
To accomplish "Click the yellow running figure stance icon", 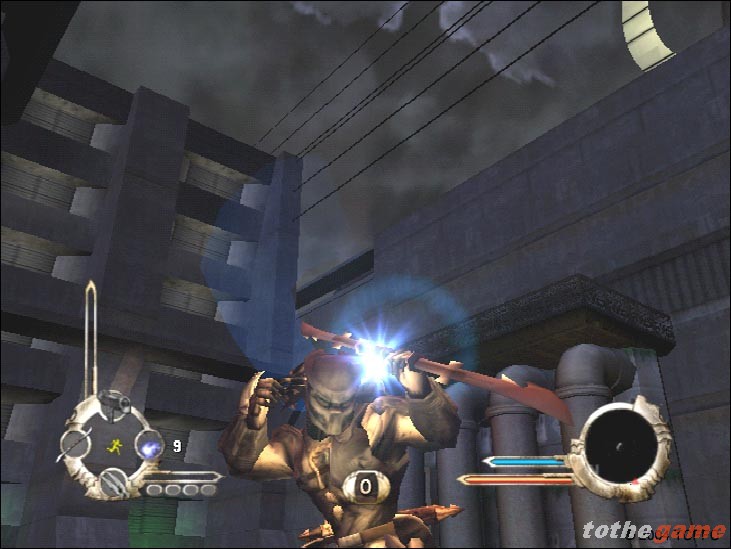I will 113,446.
